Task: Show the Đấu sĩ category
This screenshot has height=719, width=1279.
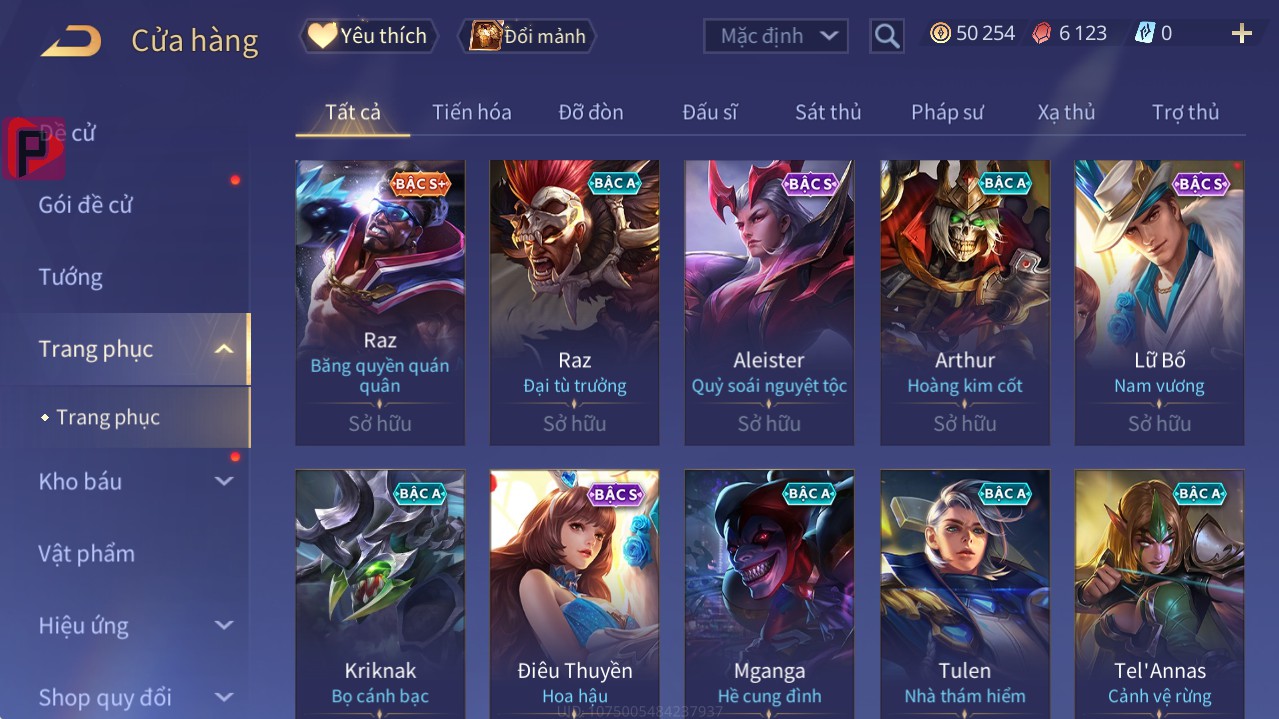Action: click(709, 112)
